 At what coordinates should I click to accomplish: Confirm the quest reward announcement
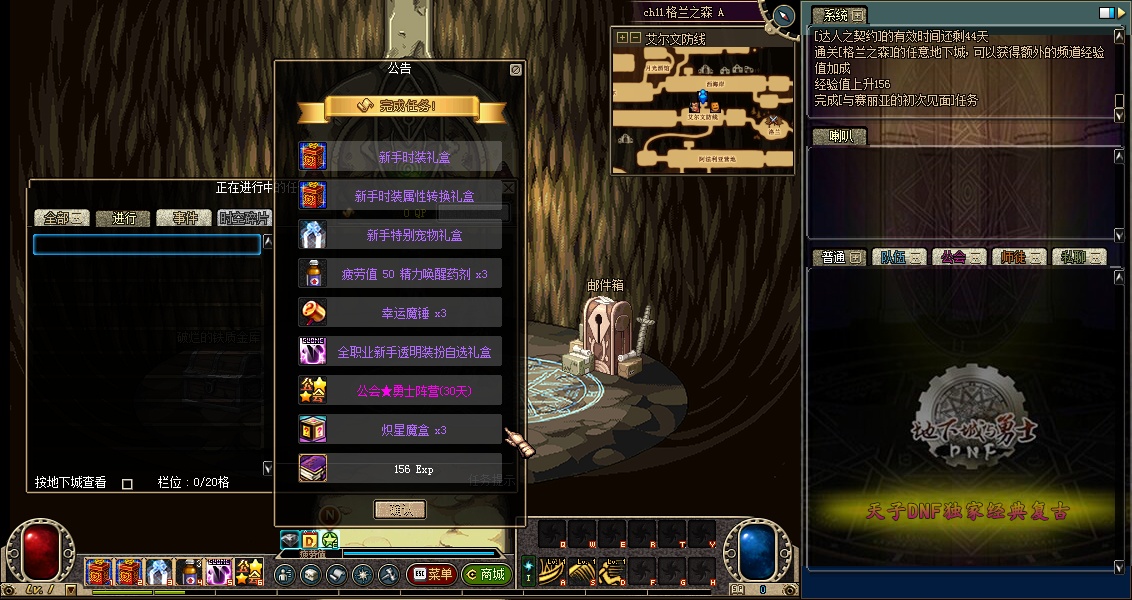[400, 509]
